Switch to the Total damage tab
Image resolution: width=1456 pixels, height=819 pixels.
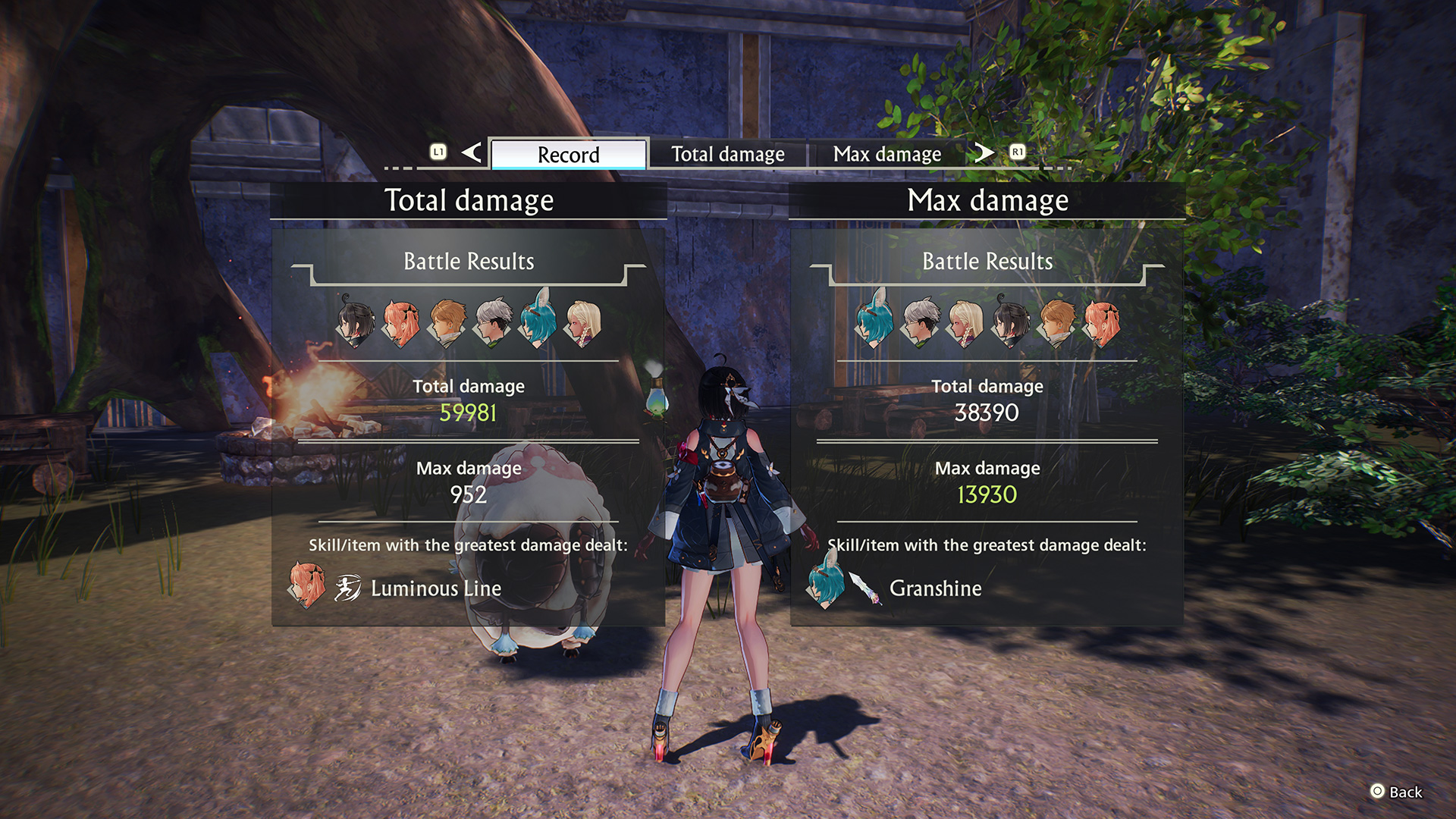pyautogui.click(x=727, y=154)
